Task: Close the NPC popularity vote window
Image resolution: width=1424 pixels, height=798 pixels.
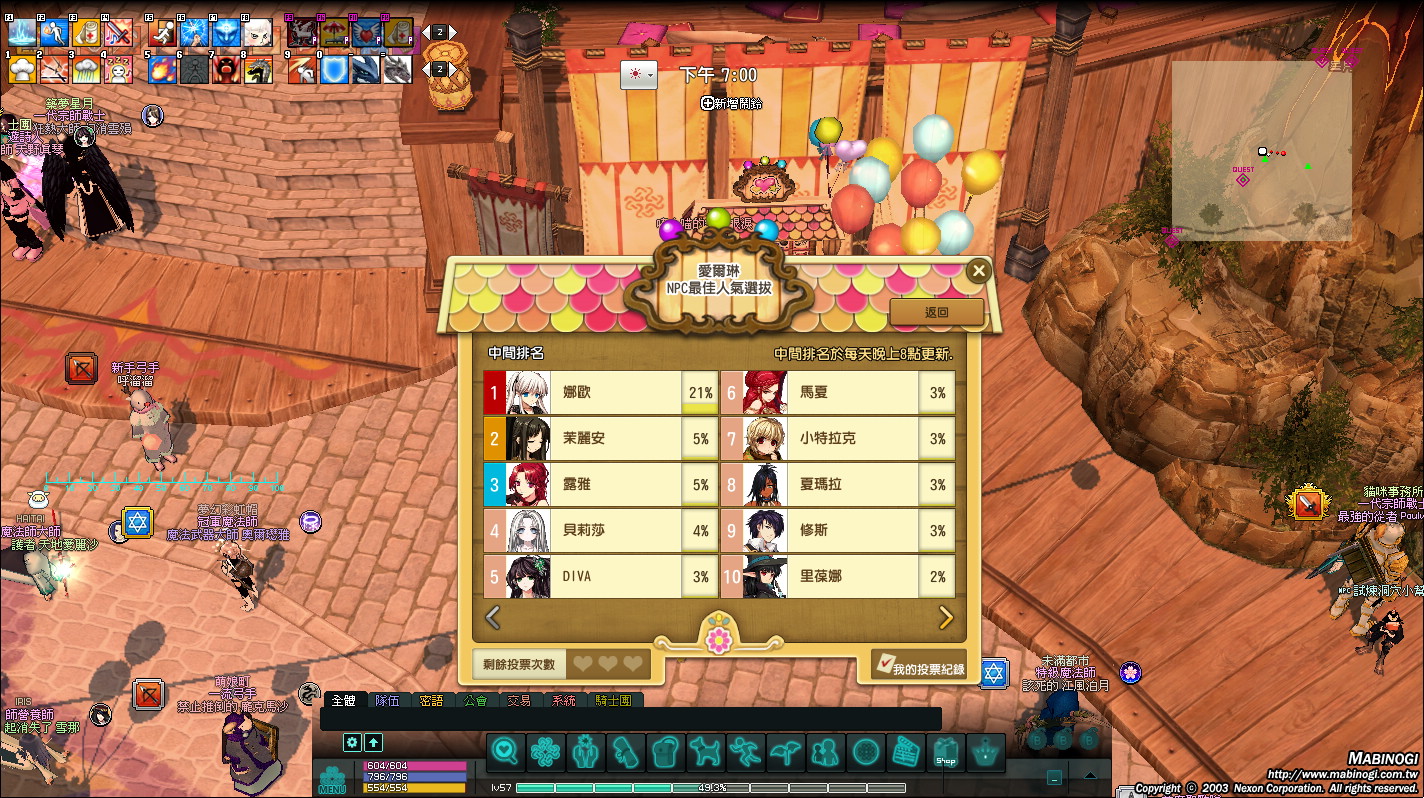Action: [979, 271]
